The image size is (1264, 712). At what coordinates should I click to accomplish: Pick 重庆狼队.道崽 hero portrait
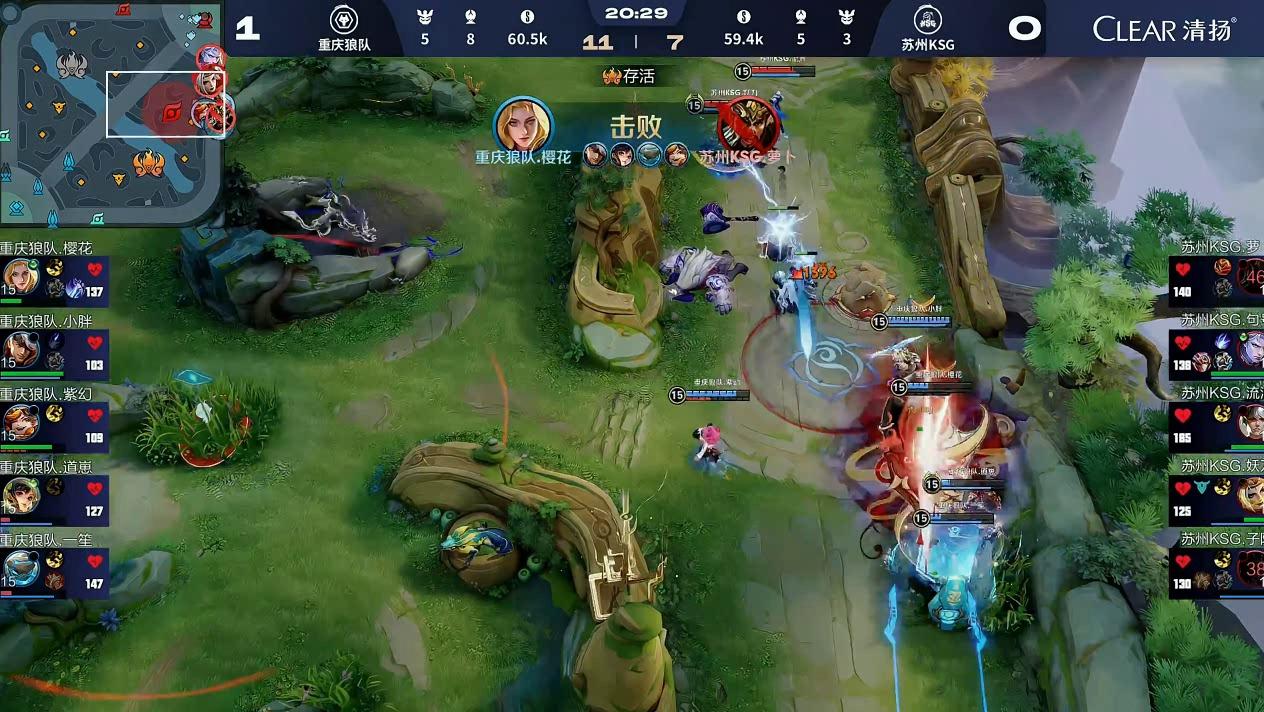pyautogui.click(x=21, y=495)
